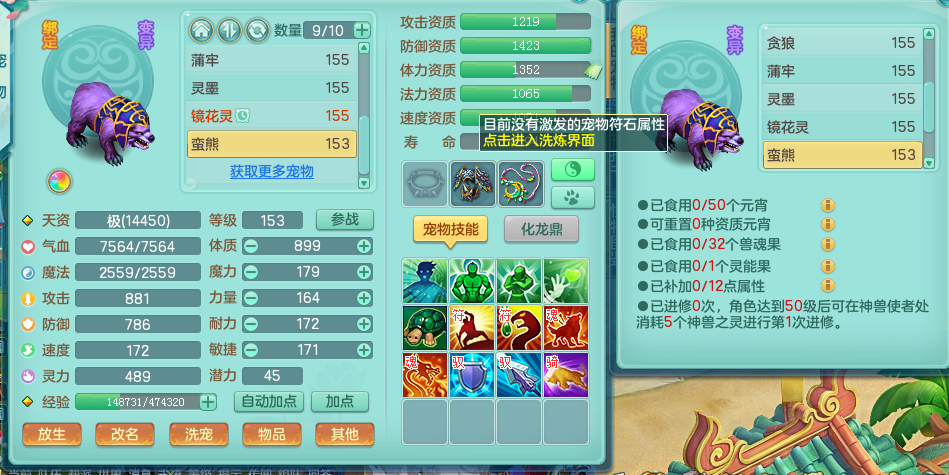Expand pet slot count with plus button
Screen dimensions: 949x475
[361, 30]
